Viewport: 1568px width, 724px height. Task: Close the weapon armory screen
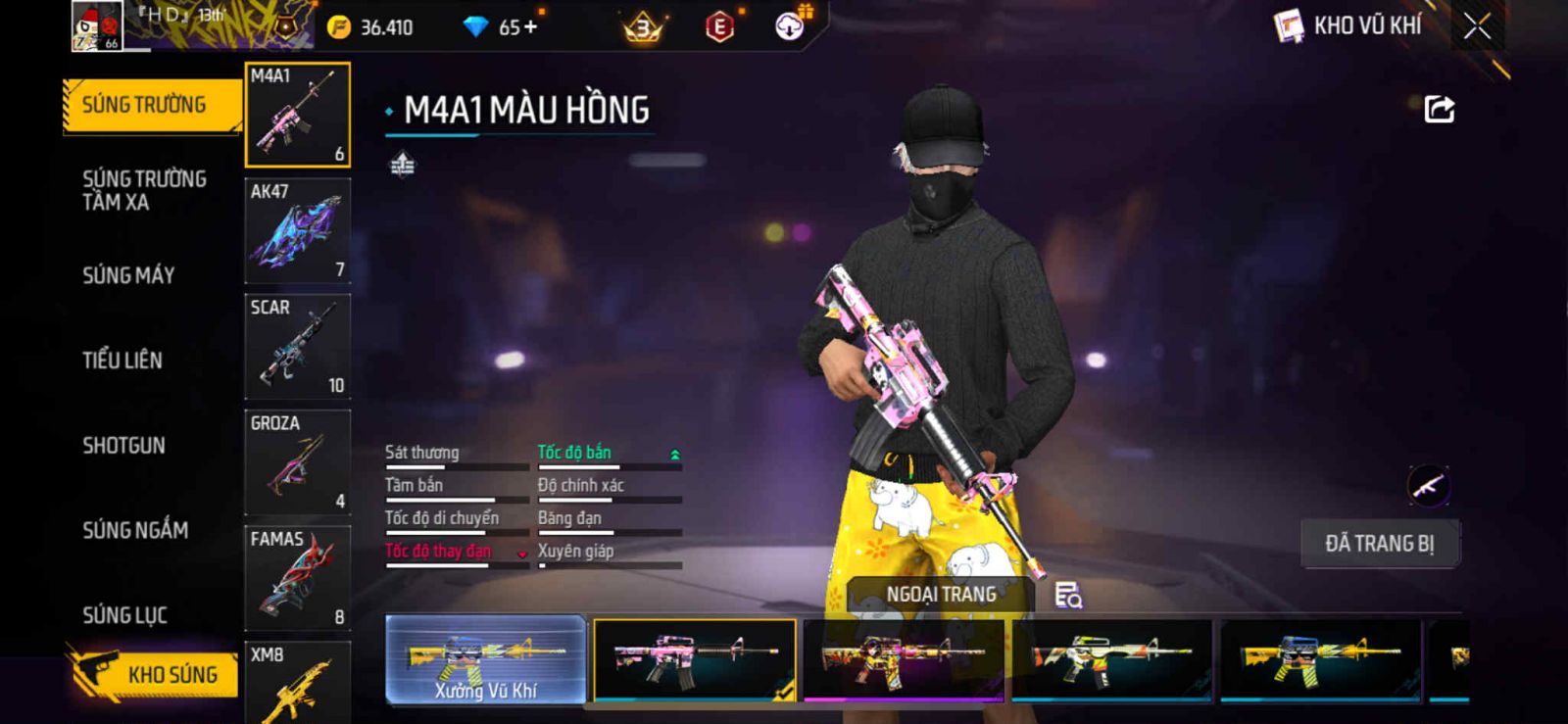click(1477, 26)
